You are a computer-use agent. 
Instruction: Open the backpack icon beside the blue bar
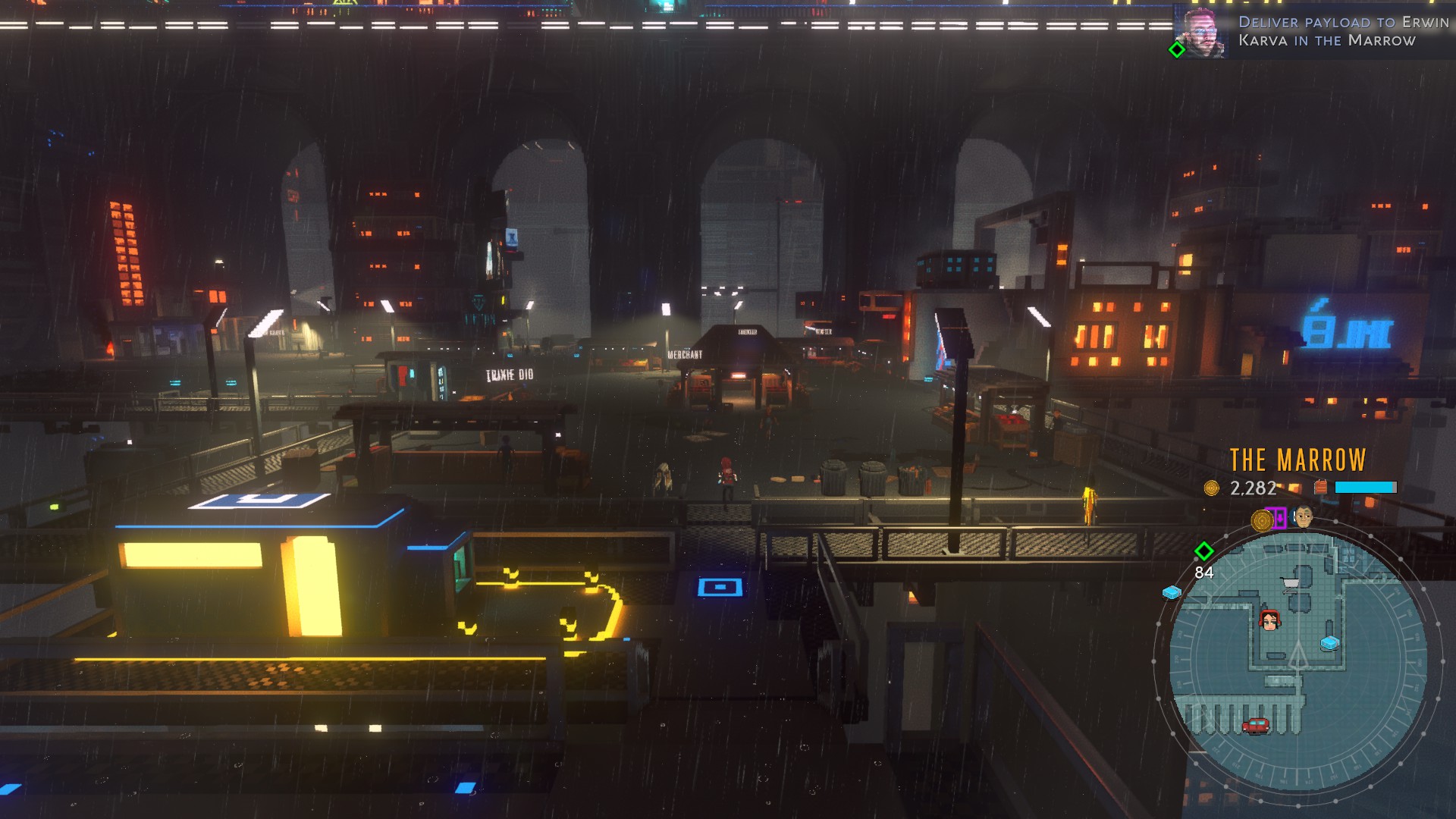(1320, 488)
